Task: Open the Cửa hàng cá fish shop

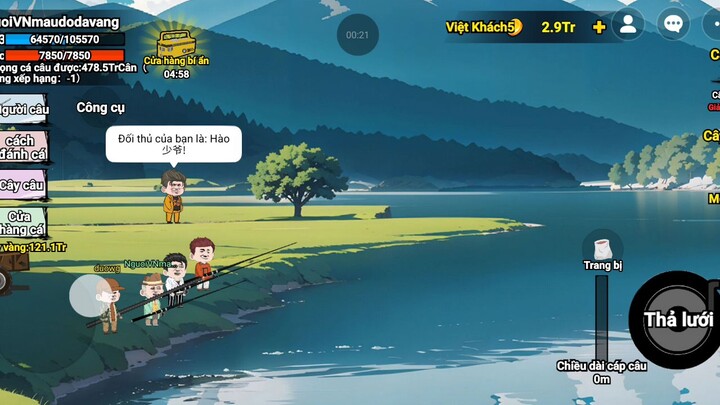Action: coord(22,222)
